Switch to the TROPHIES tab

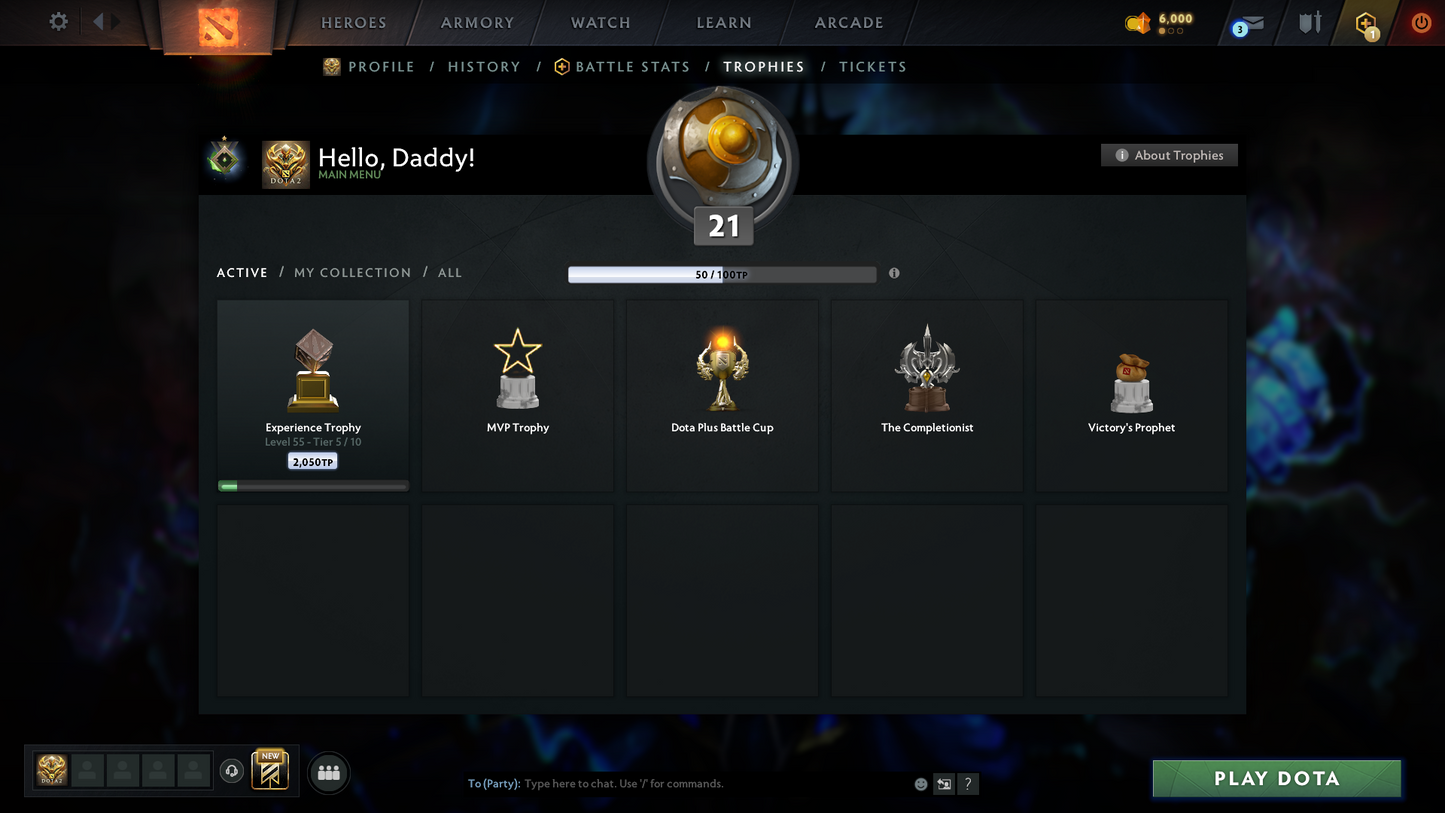tap(763, 66)
